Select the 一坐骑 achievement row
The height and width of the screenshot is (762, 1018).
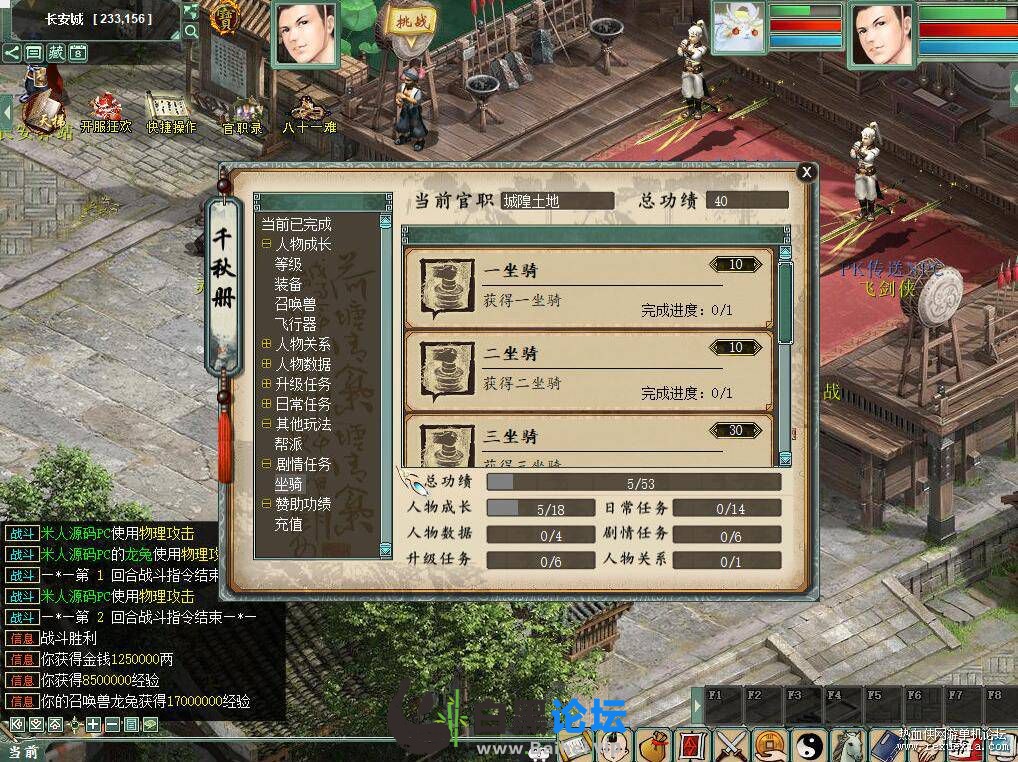[588, 288]
